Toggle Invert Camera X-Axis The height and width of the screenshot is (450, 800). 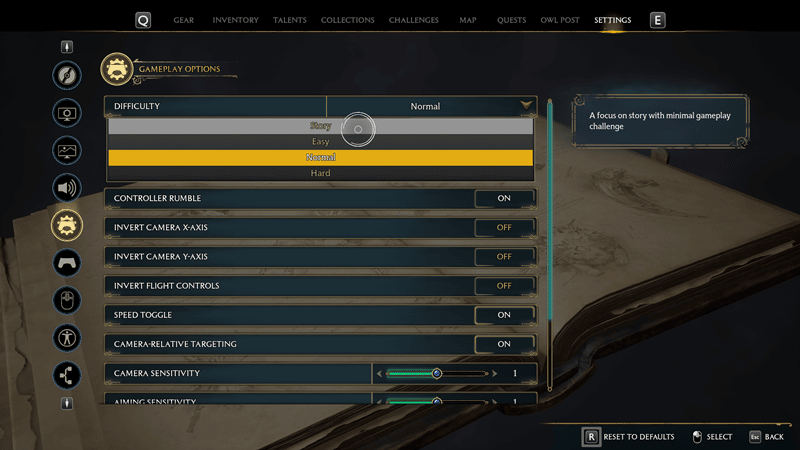pyautogui.click(x=504, y=227)
